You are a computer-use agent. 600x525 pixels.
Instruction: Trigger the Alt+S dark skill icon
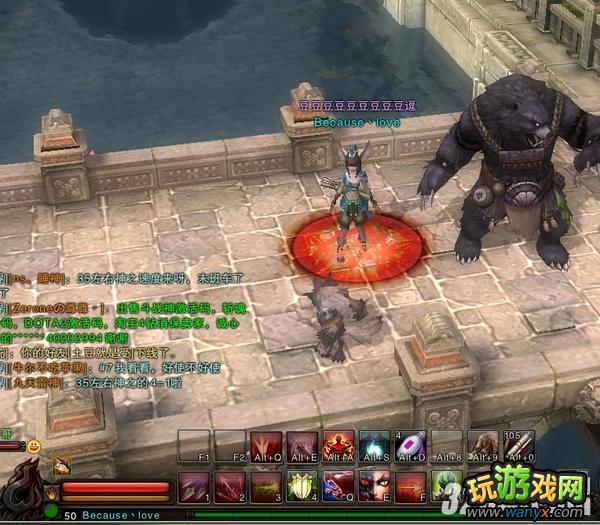374,446
